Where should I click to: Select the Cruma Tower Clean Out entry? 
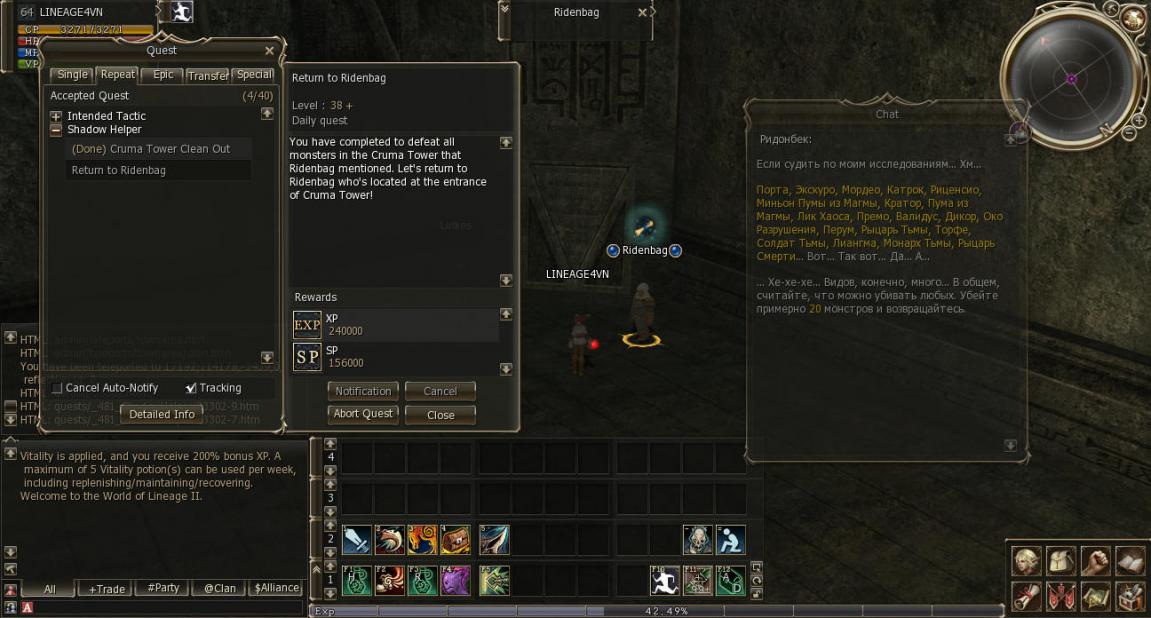[x=151, y=149]
